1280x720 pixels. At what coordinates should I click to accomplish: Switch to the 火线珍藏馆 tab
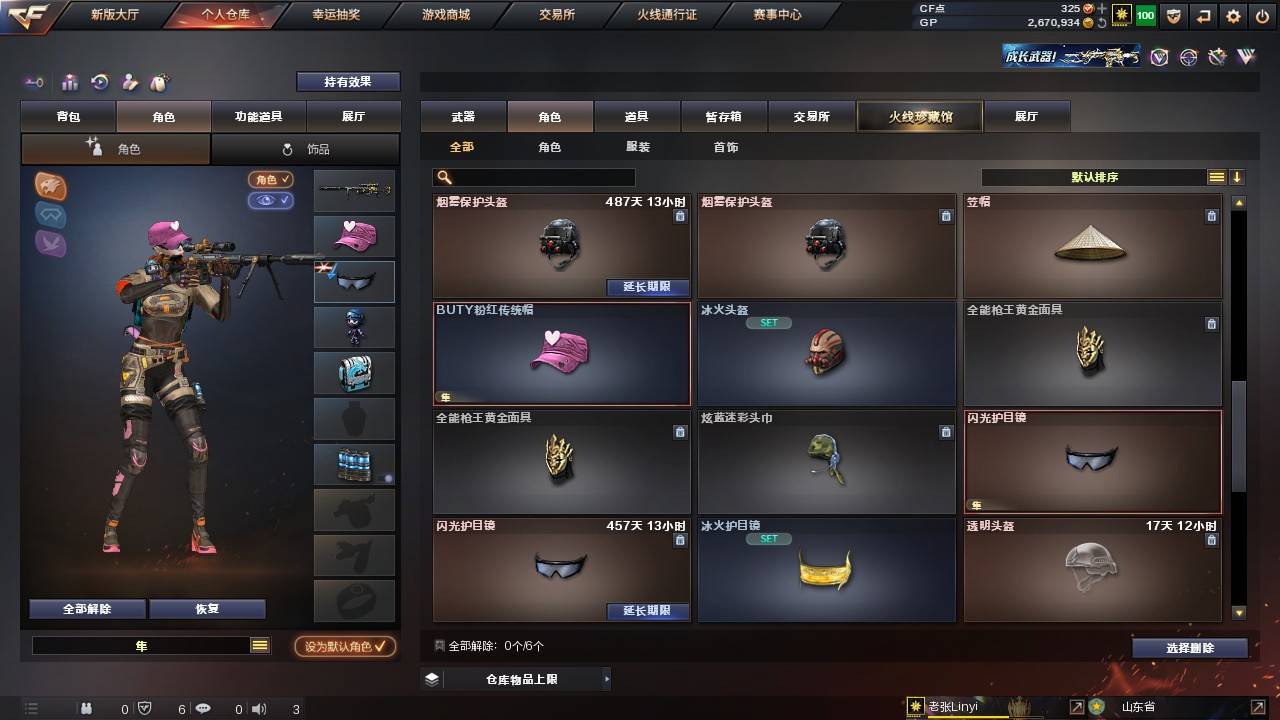918,116
